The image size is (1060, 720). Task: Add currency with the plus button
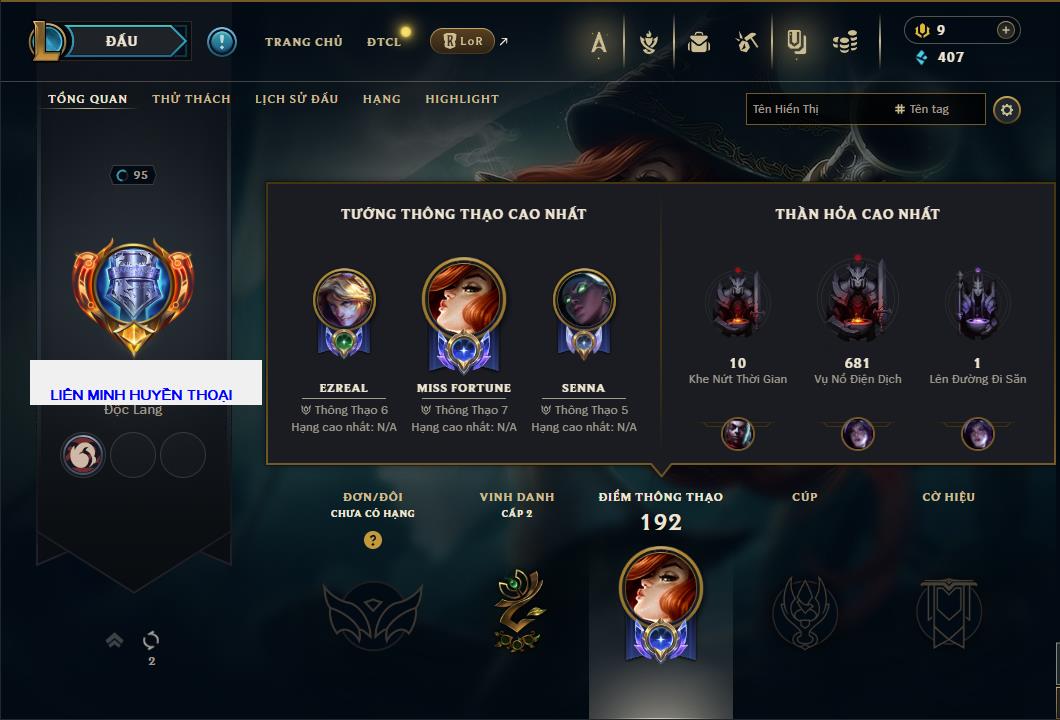tap(1005, 30)
